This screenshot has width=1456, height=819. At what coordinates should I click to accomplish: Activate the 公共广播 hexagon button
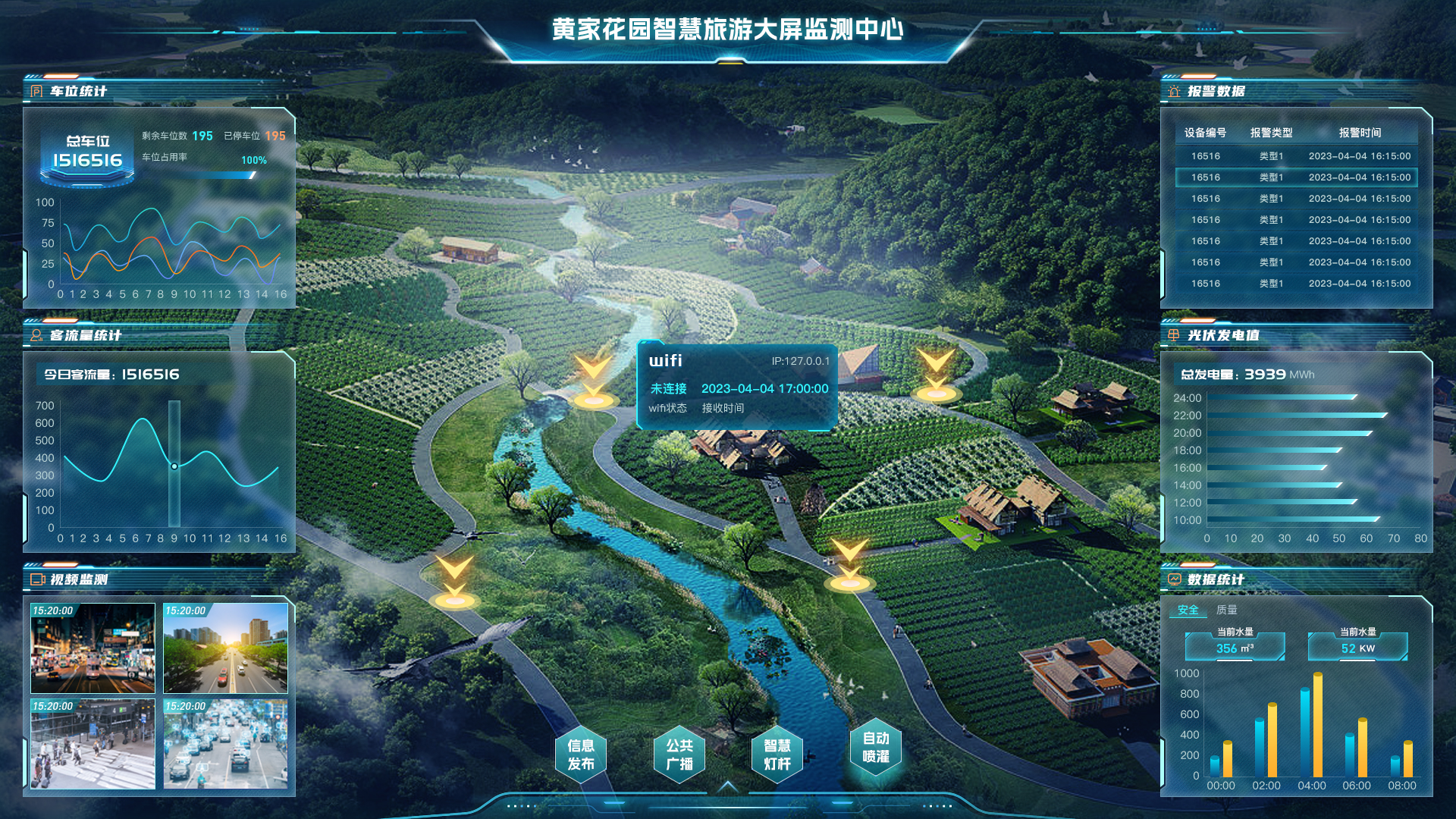pos(679,755)
